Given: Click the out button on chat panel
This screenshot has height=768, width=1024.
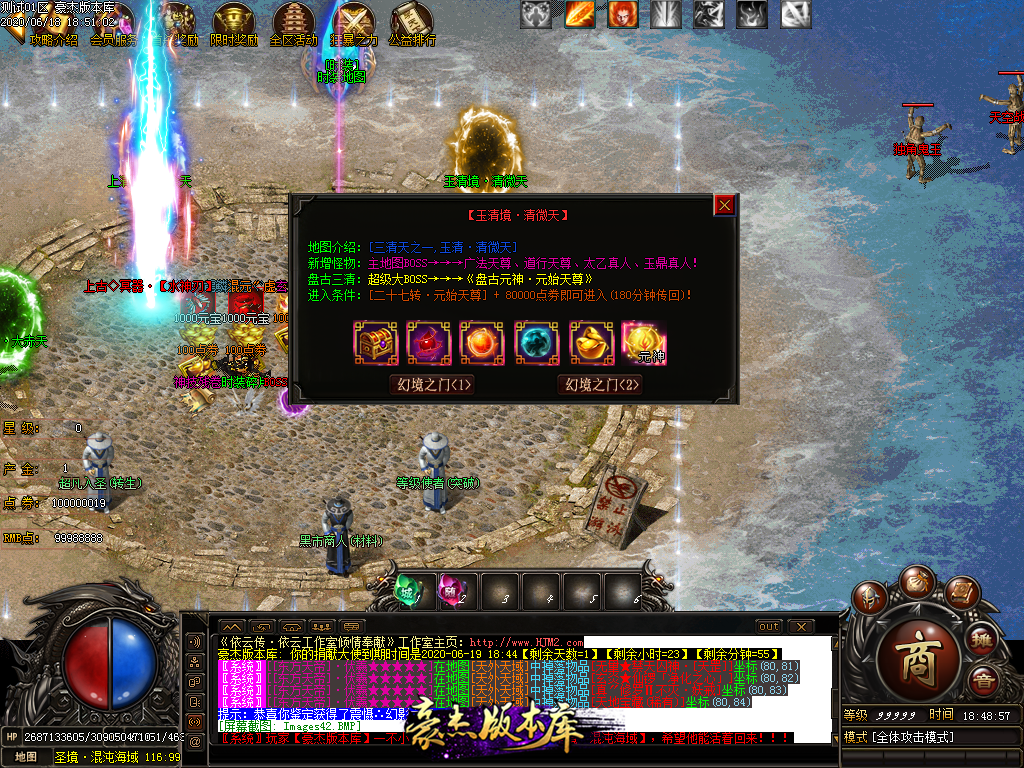Looking at the screenshot, I should point(768,626).
